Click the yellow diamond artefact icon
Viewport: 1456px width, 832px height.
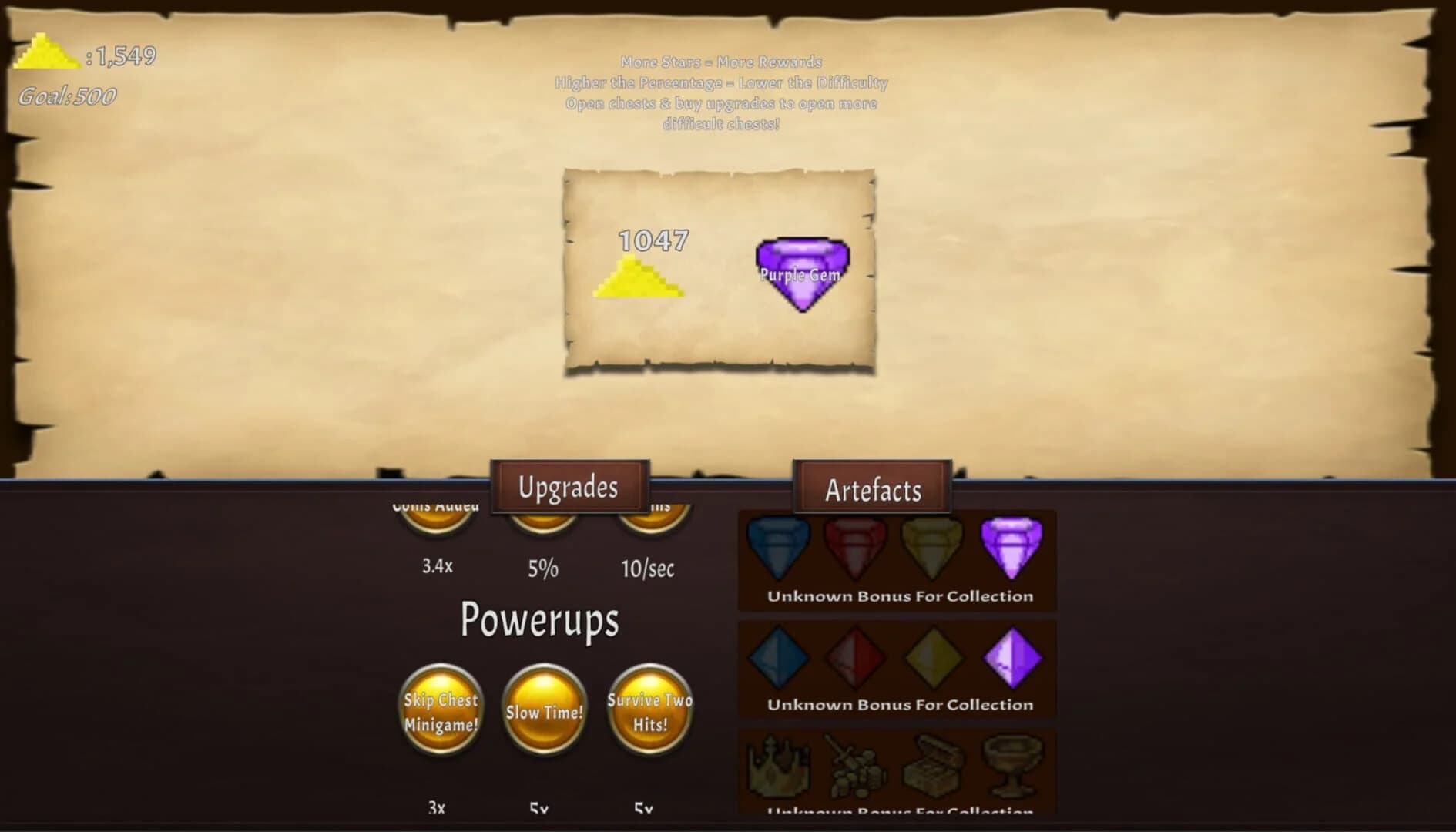tap(932, 659)
